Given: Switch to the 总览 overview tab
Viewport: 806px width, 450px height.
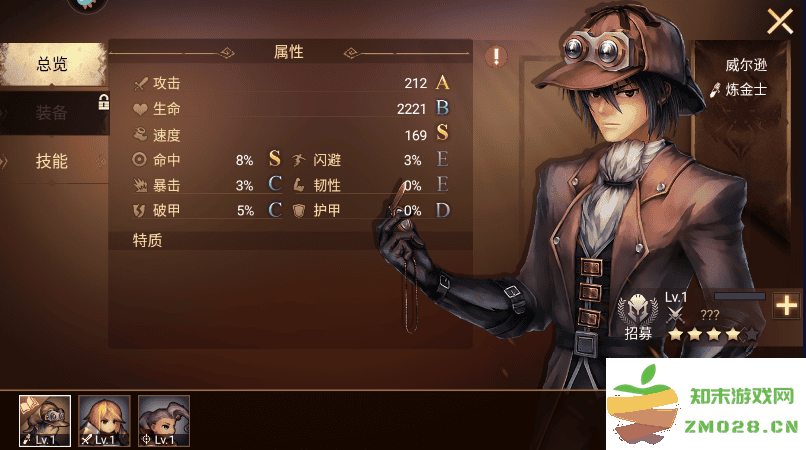Looking at the screenshot, I should pos(52,64).
